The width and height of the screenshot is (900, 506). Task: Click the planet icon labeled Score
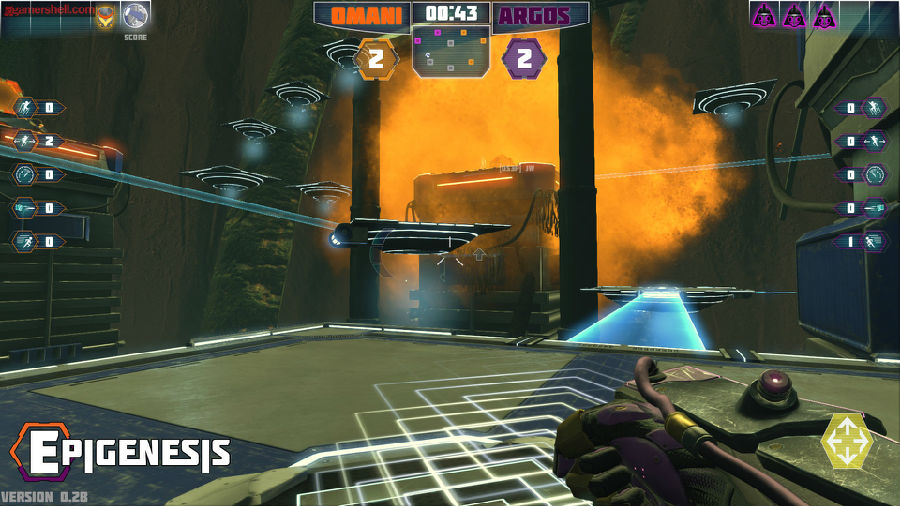pos(136,15)
